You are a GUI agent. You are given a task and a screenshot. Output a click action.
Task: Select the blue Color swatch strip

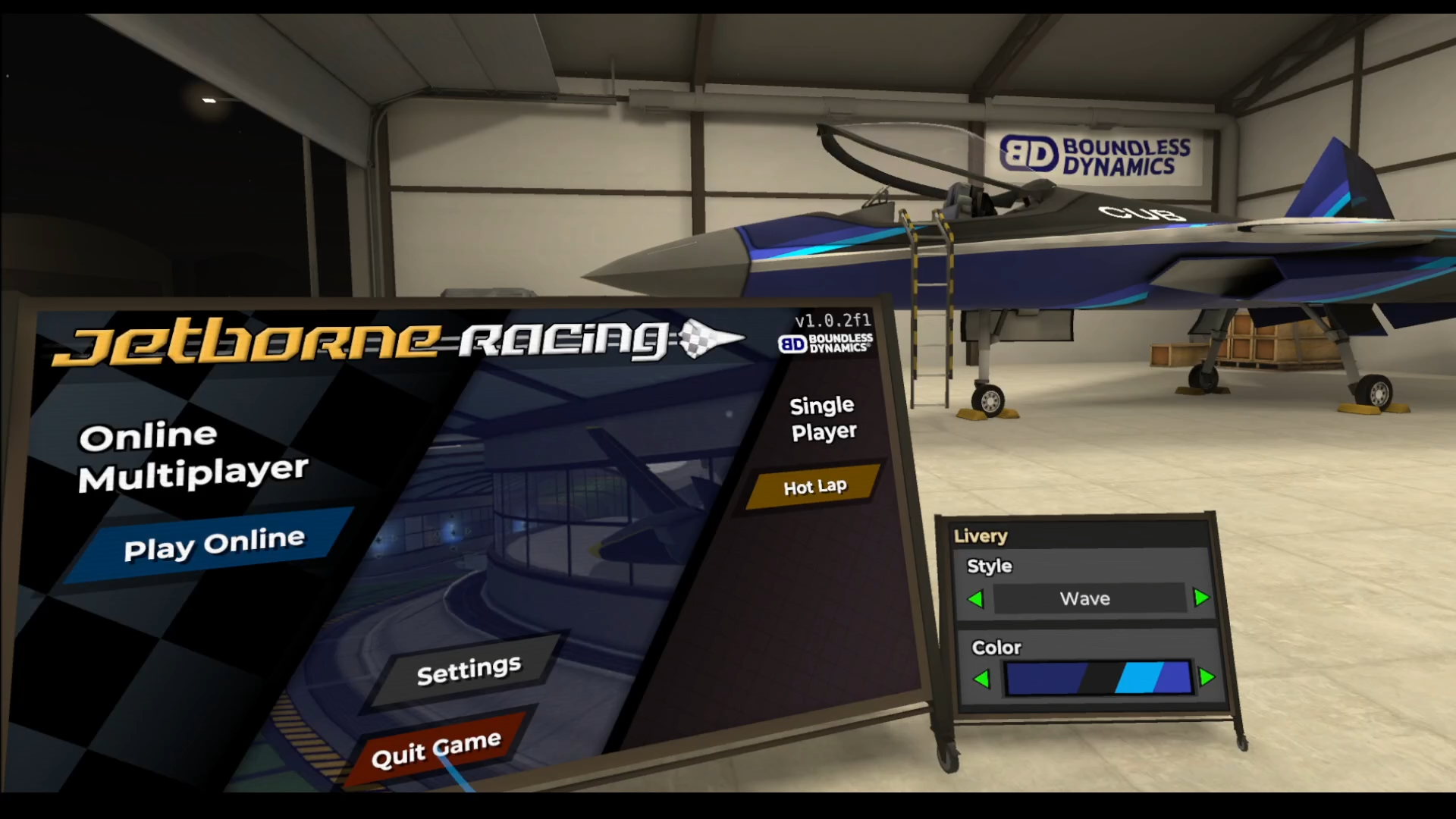[1100, 678]
